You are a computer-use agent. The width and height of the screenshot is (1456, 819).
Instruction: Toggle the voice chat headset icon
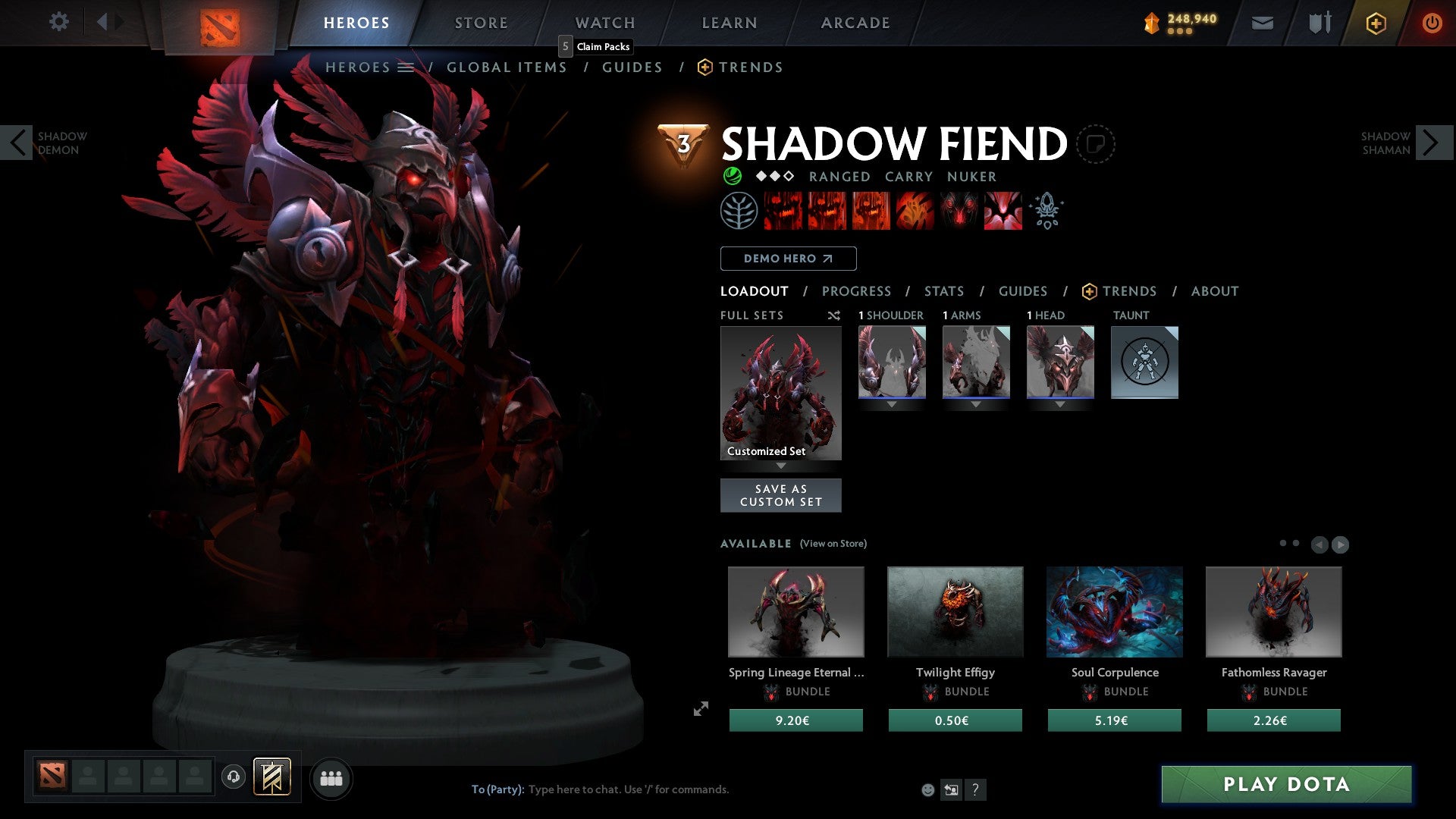click(x=234, y=777)
